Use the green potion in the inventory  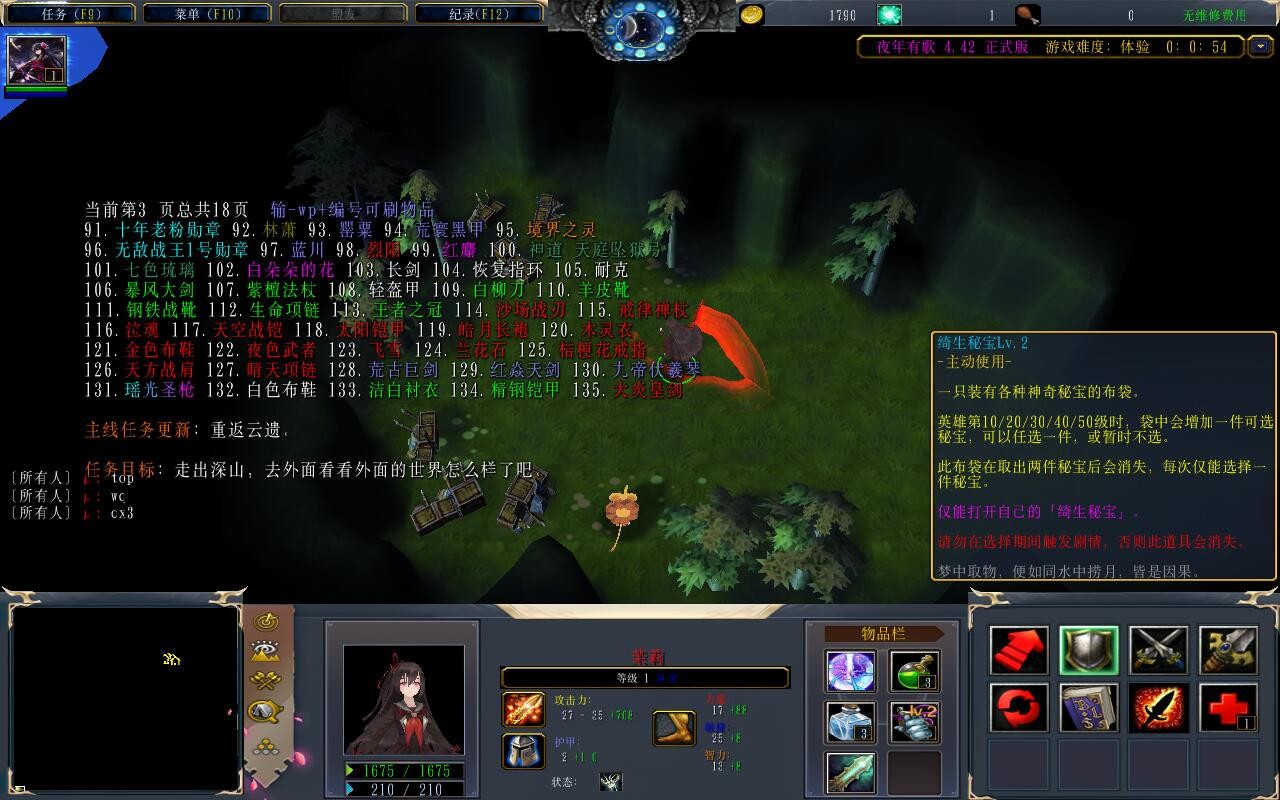click(914, 671)
